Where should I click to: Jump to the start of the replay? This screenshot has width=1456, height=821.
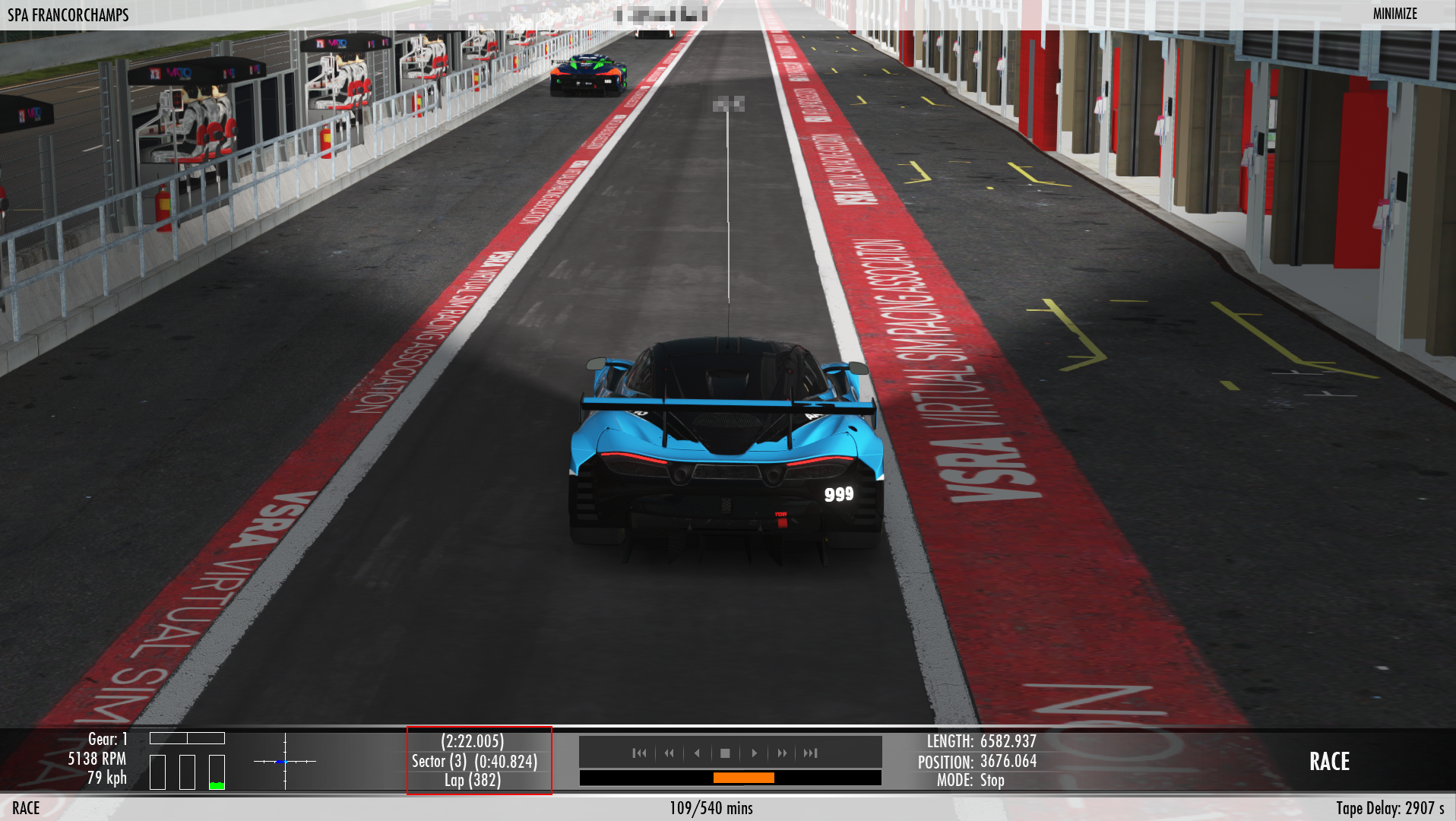[639, 753]
